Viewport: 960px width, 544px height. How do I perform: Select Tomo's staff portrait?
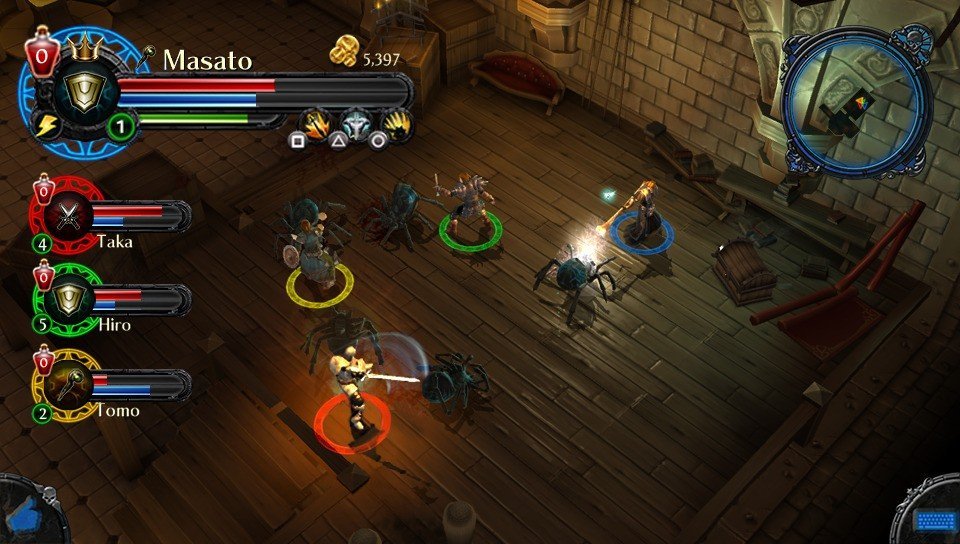point(69,384)
